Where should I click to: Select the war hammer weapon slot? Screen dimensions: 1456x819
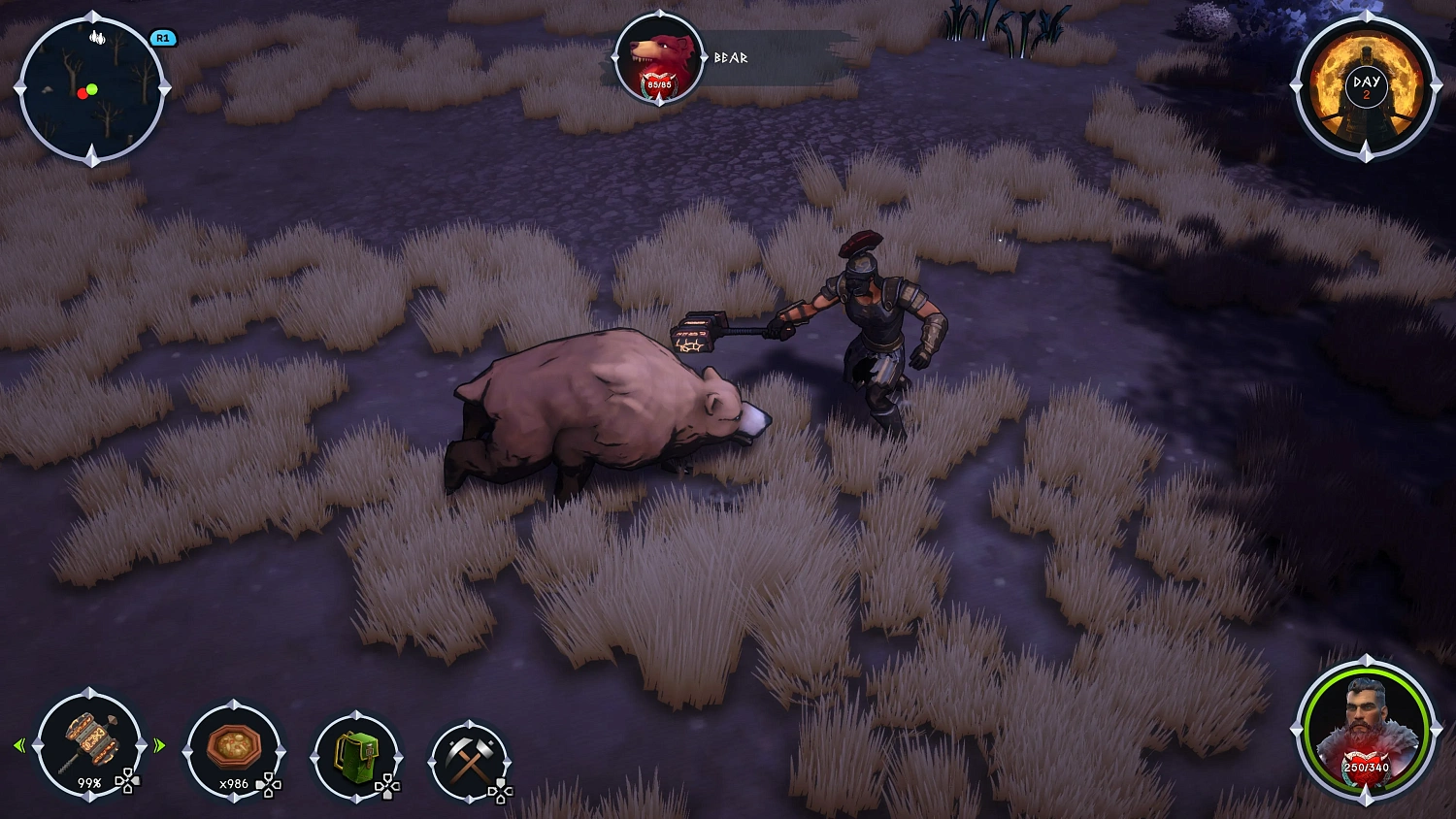coord(89,742)
